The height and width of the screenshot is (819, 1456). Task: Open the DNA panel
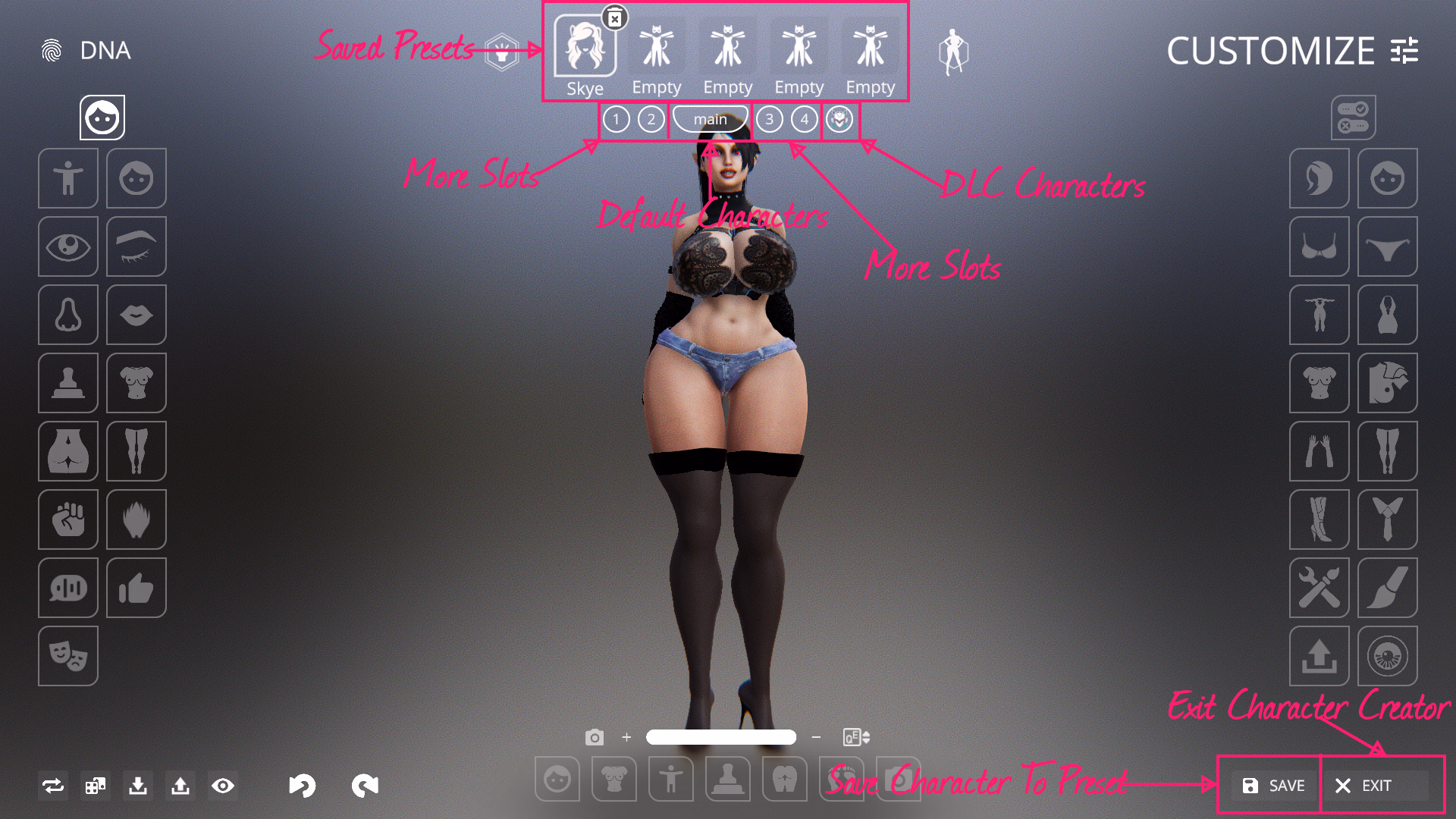(x=86, y=51)
